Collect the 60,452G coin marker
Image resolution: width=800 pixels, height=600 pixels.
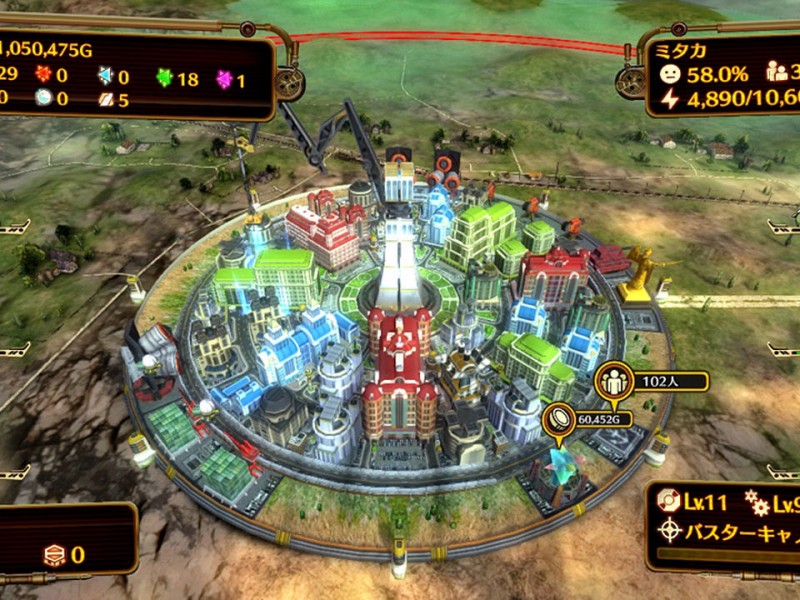[x=558, y=420]
